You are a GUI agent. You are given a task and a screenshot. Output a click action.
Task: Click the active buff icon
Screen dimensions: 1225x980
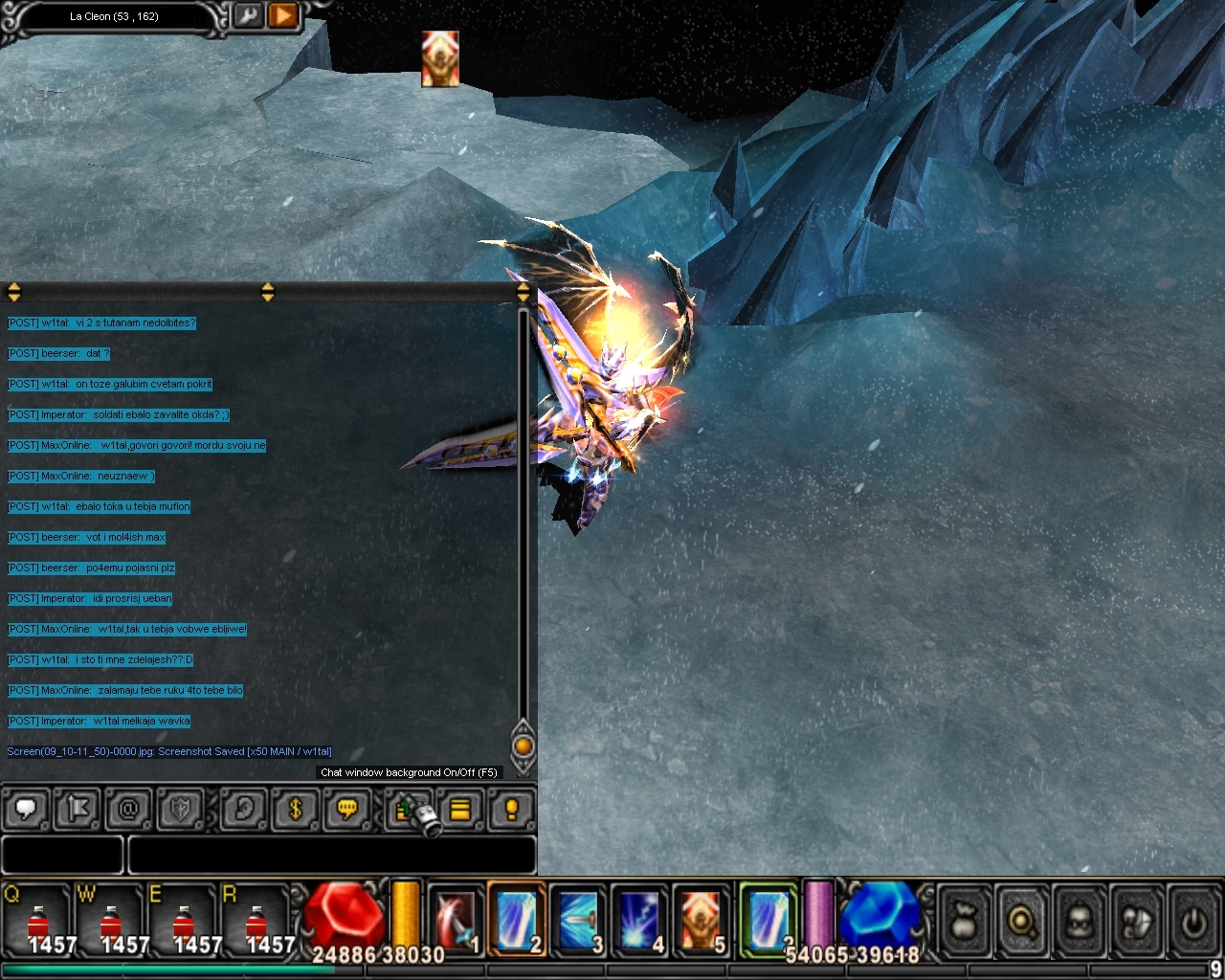tap(440, 58)
